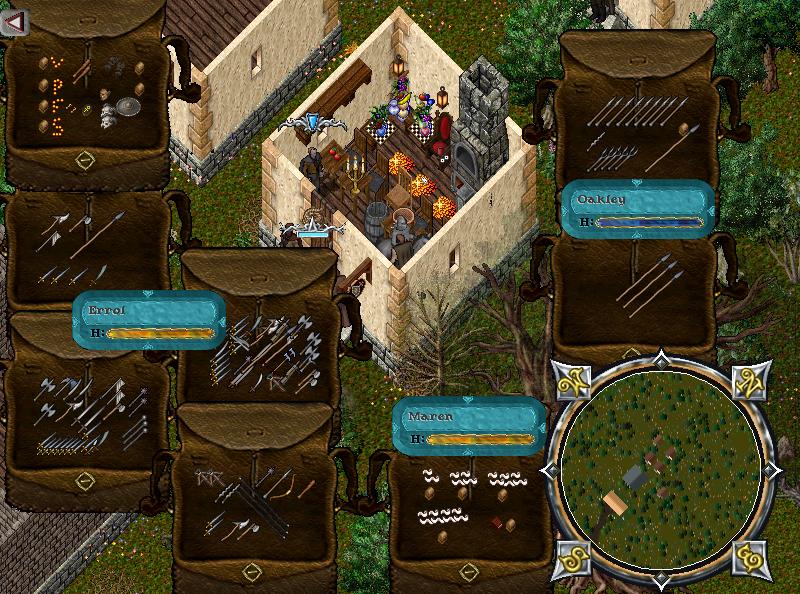Select Errol's health bar panel

pyautogui.click(x=148, y=320)
